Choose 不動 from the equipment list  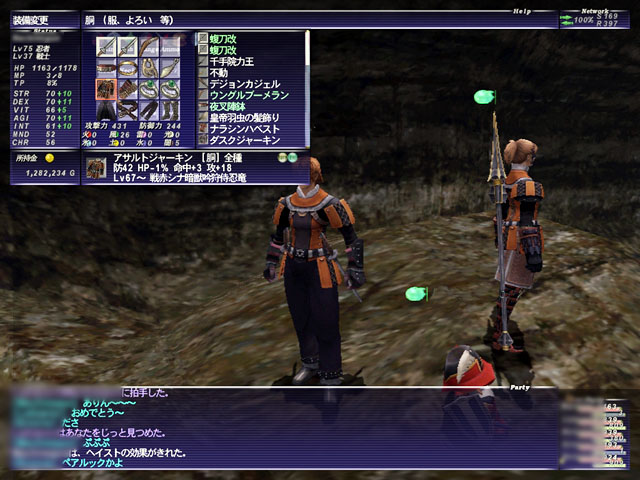[223, 73]
